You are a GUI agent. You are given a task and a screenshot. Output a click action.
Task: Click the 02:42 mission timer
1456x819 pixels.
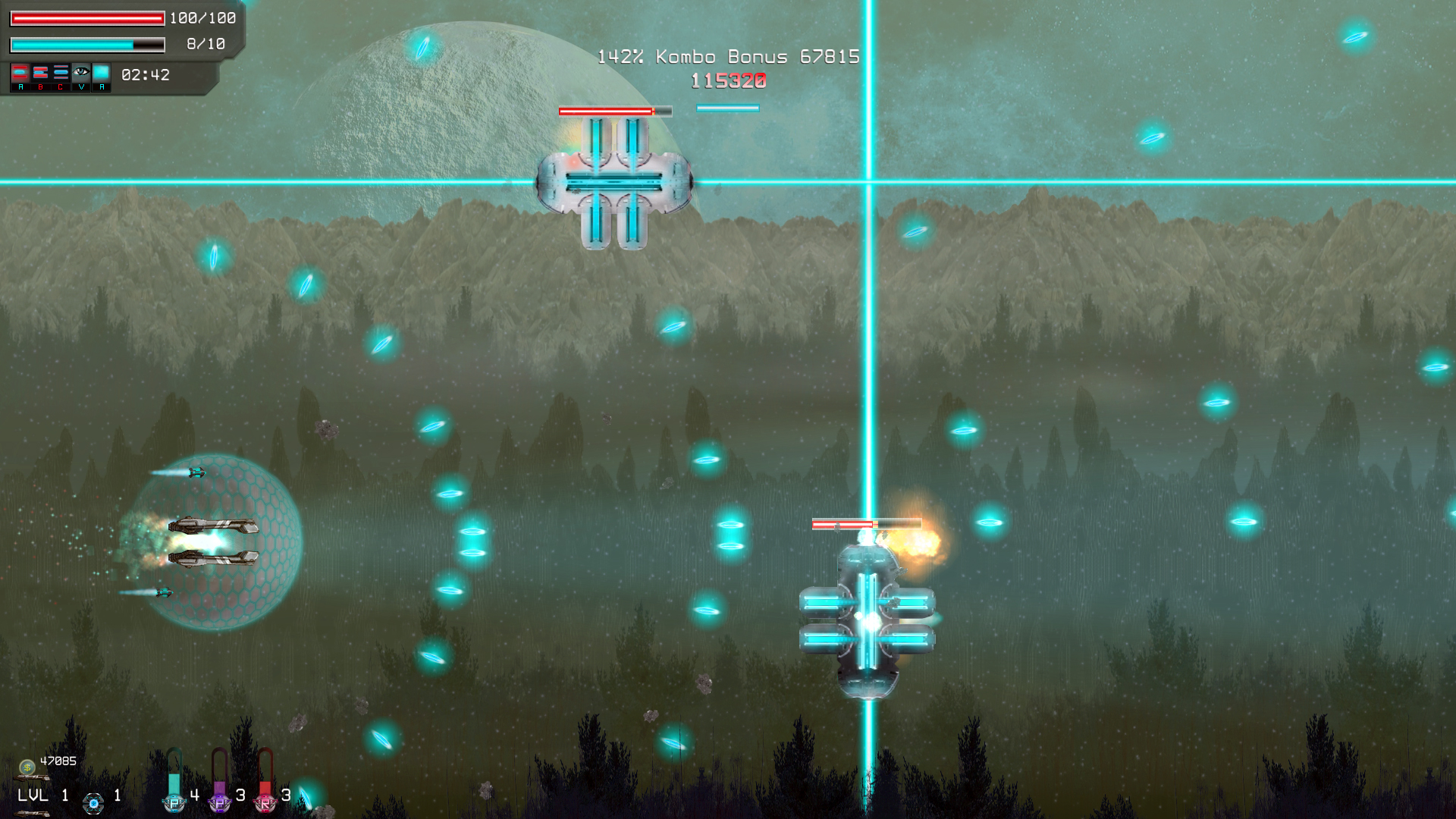144,76
